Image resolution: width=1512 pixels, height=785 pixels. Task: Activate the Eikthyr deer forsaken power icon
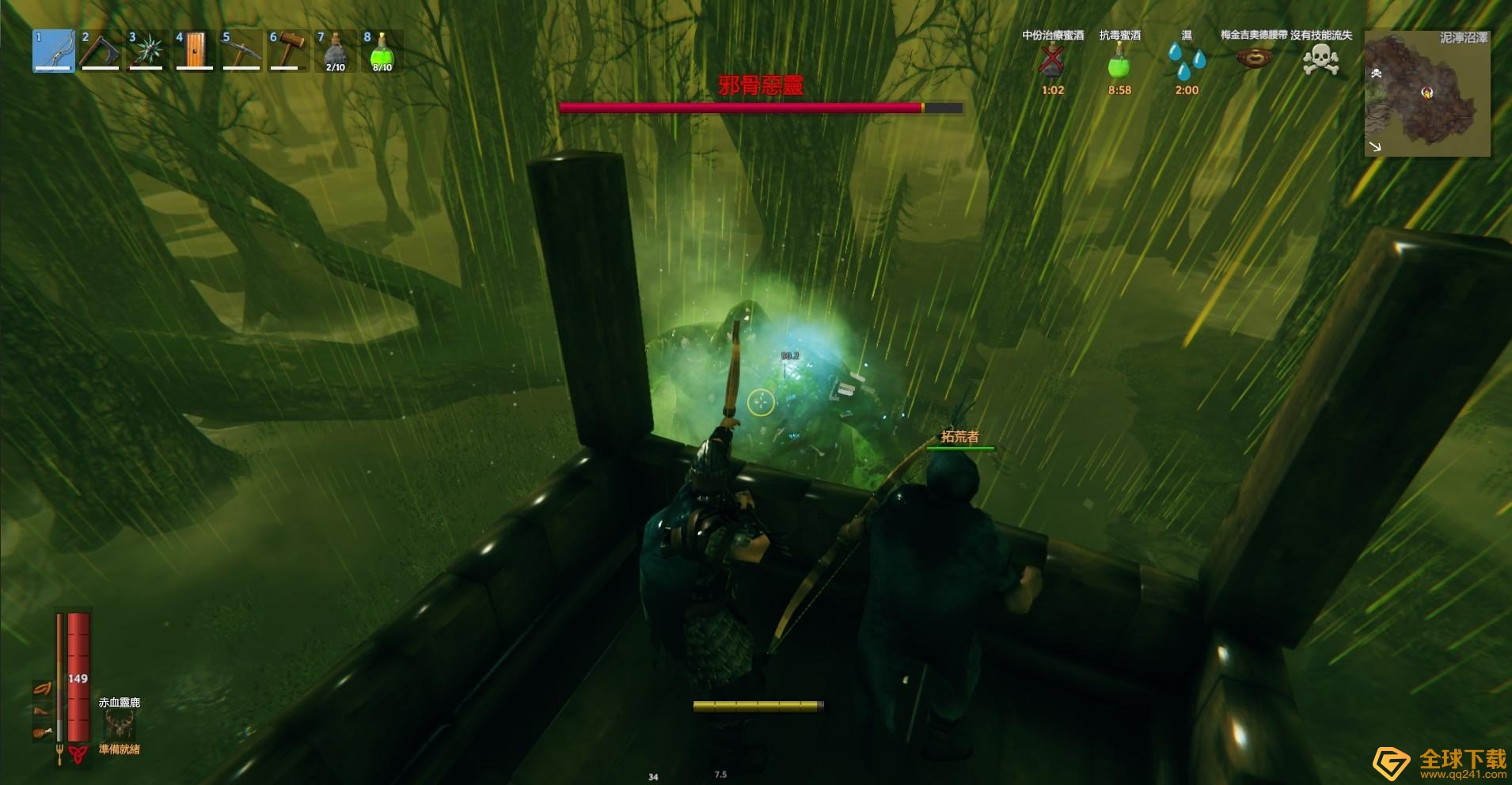120,724
